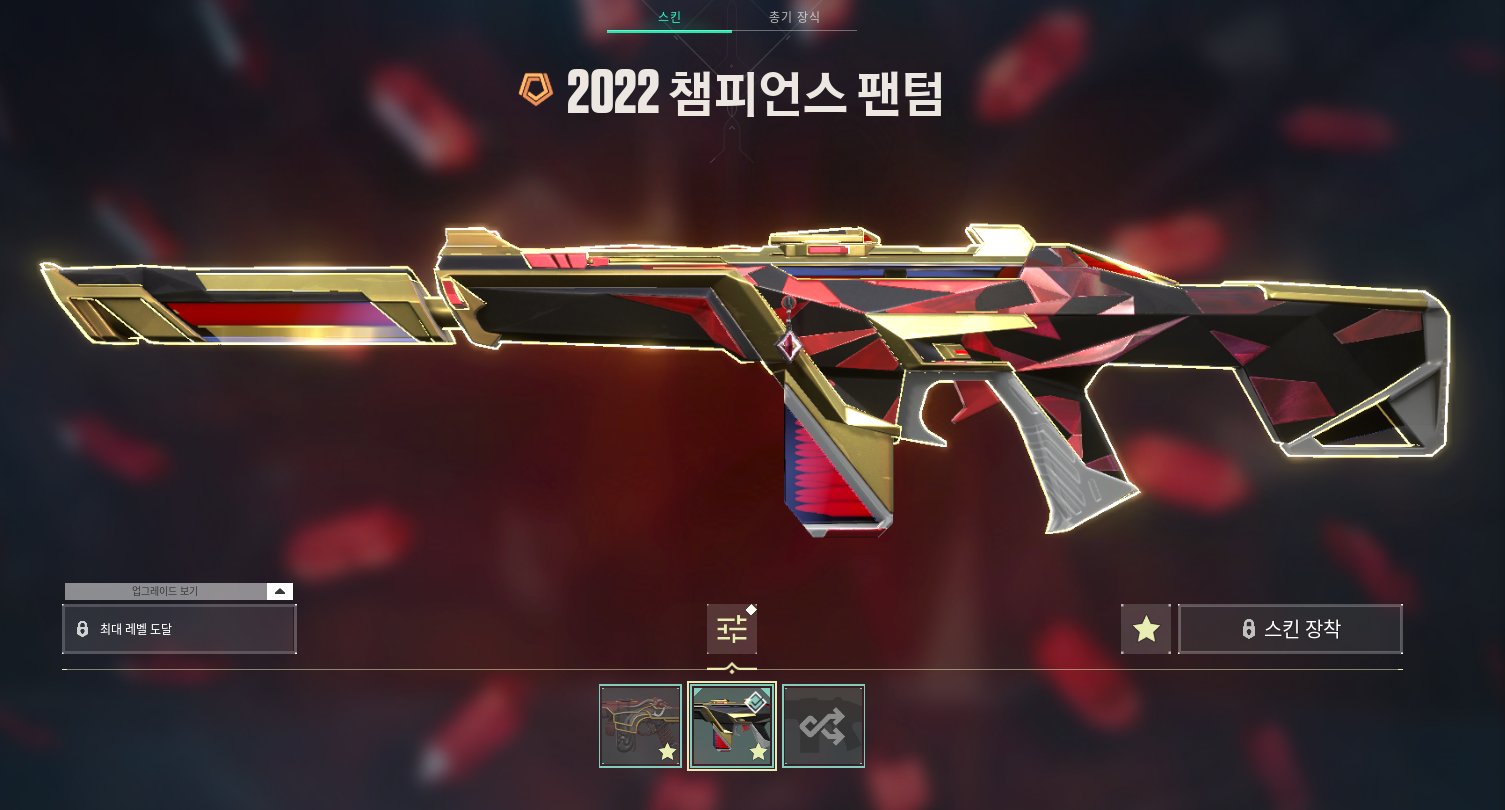Image resolution: width=1505 pixels, height=810 pixels.
Task: Open the skin filter sliders icon
Action: click(x=731, y=629)
